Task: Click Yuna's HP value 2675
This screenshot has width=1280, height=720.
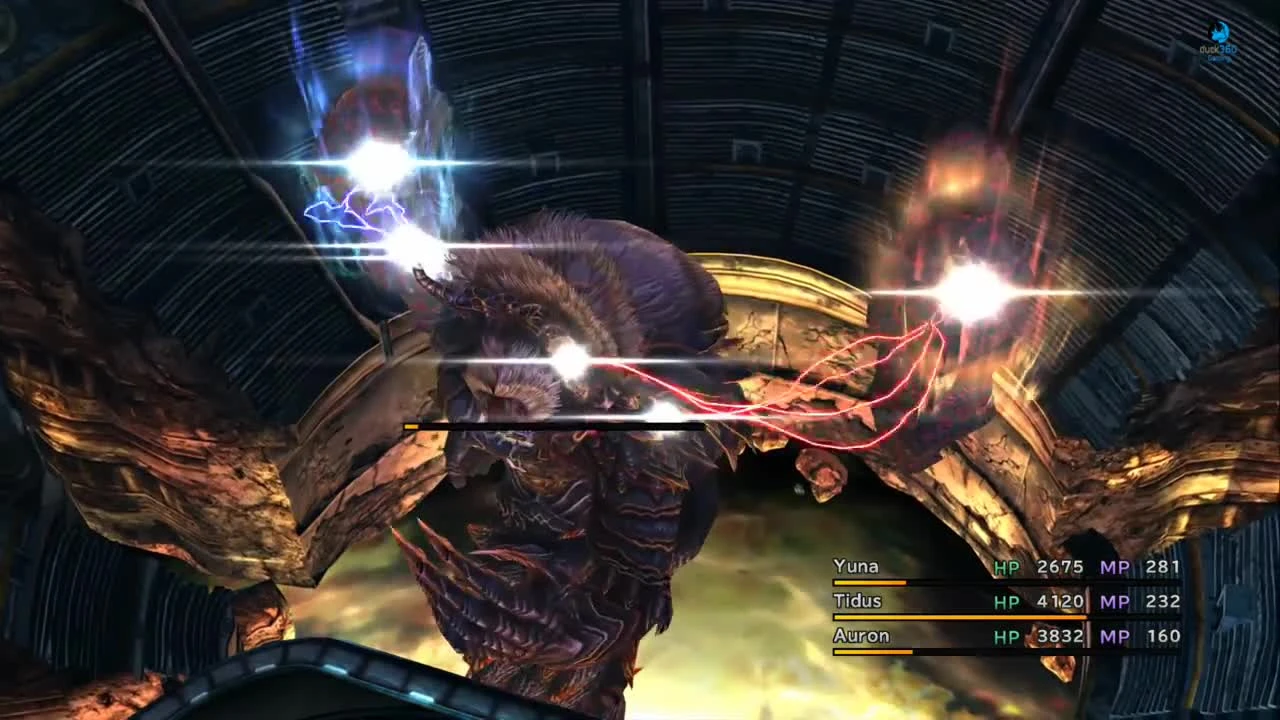Action: click(x=1060, y=566)
